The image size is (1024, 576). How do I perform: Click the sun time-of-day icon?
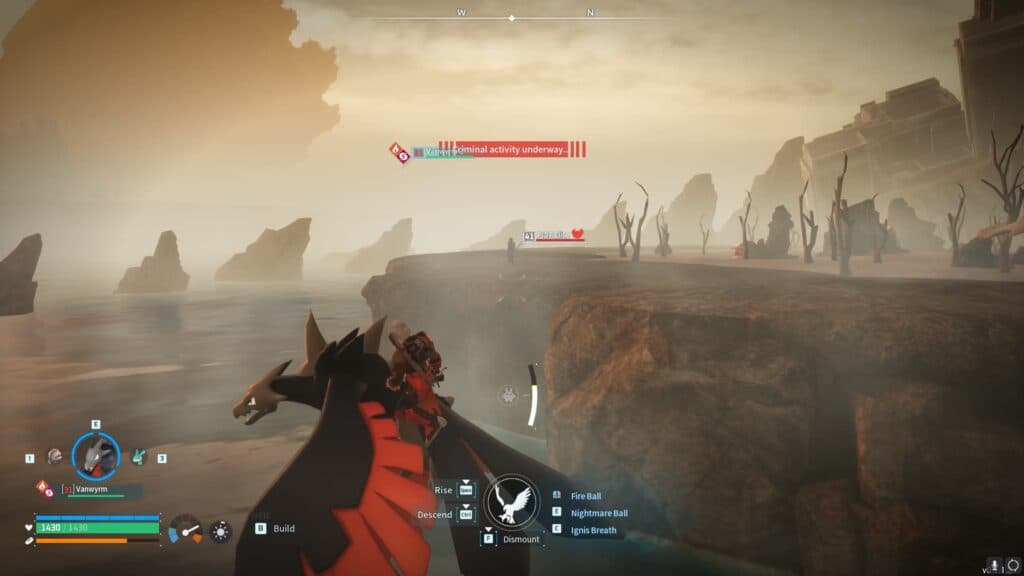tap(219, 531)
